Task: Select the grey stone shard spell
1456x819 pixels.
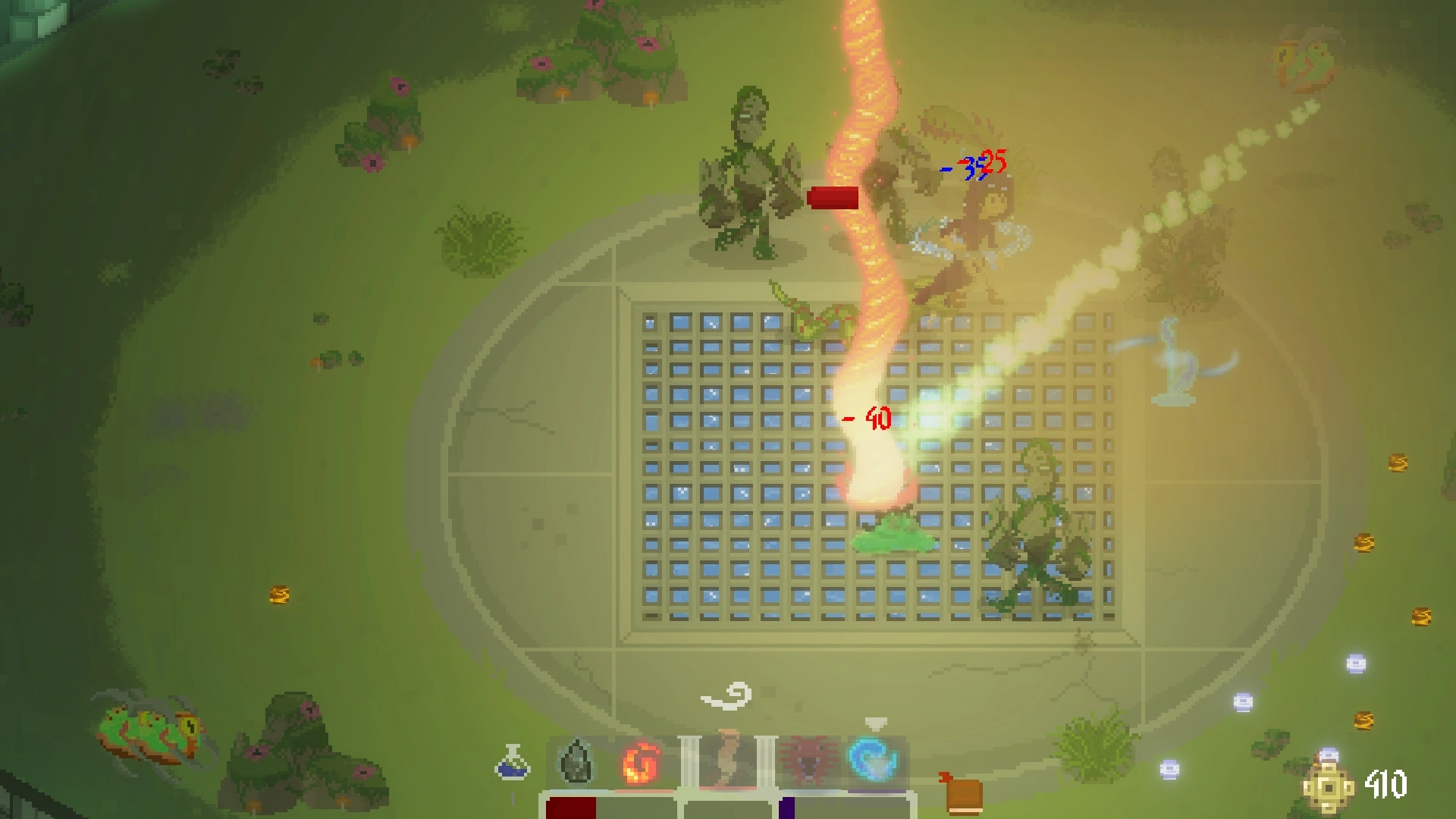Action: [x=576, y=761]
